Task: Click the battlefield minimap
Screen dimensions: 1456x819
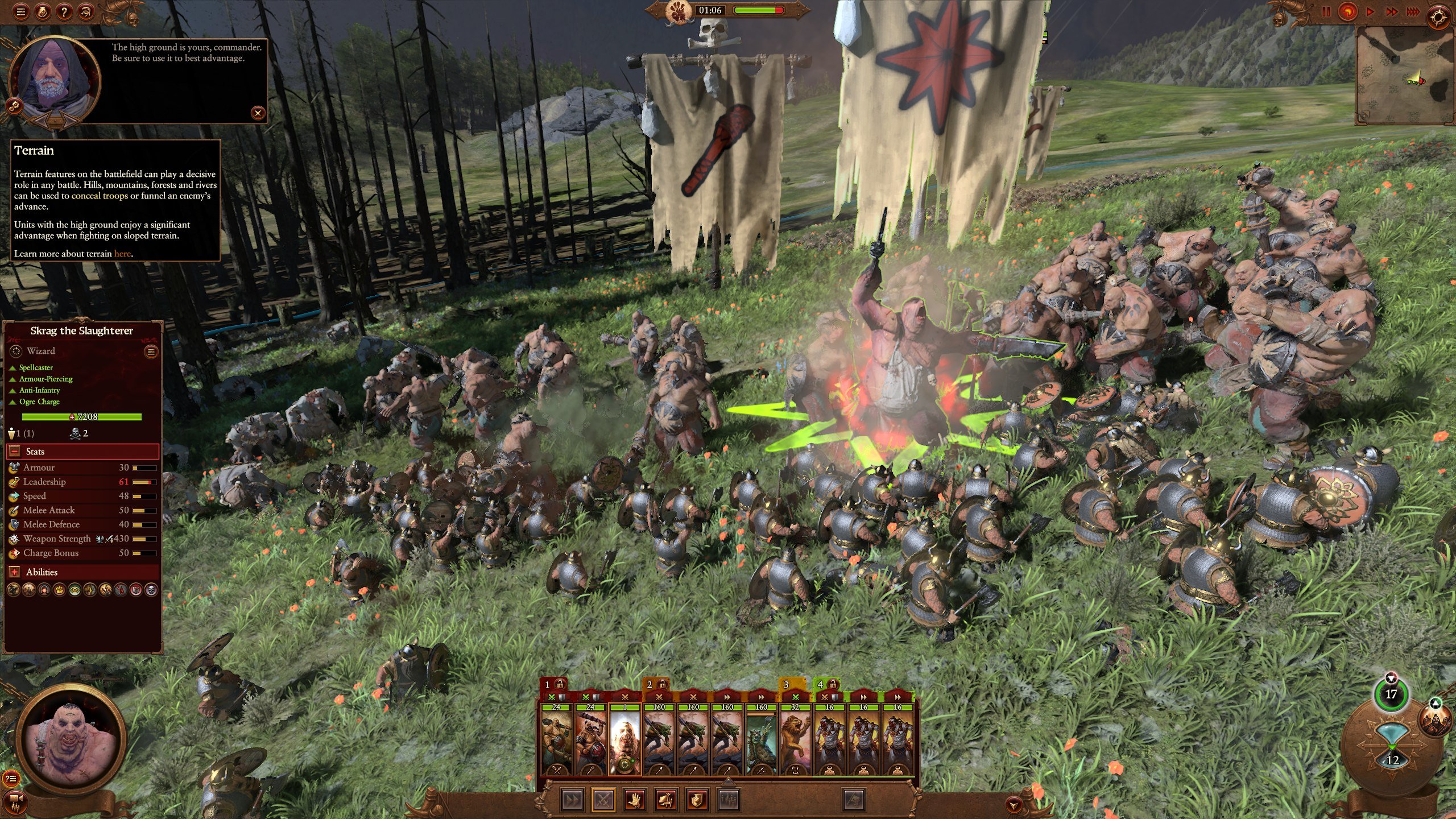Action: point(1405,74)
